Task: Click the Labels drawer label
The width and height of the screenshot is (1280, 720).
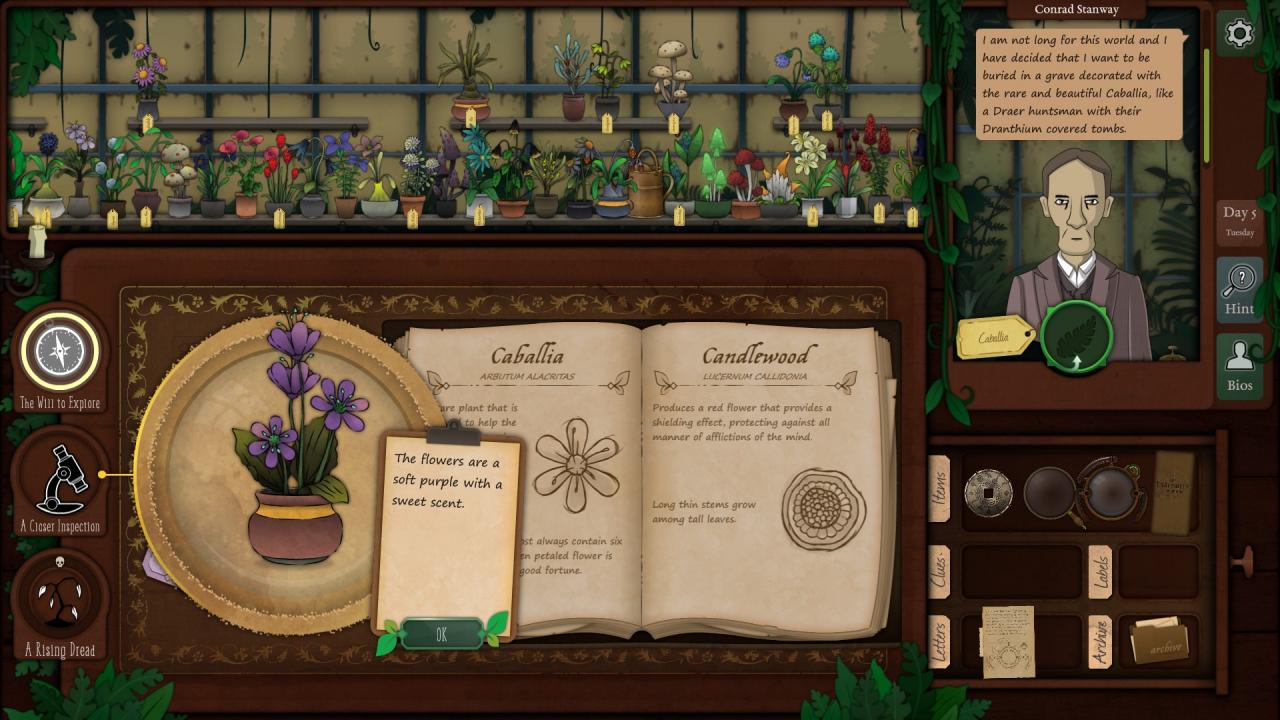Action: [x=1099, y=571]
